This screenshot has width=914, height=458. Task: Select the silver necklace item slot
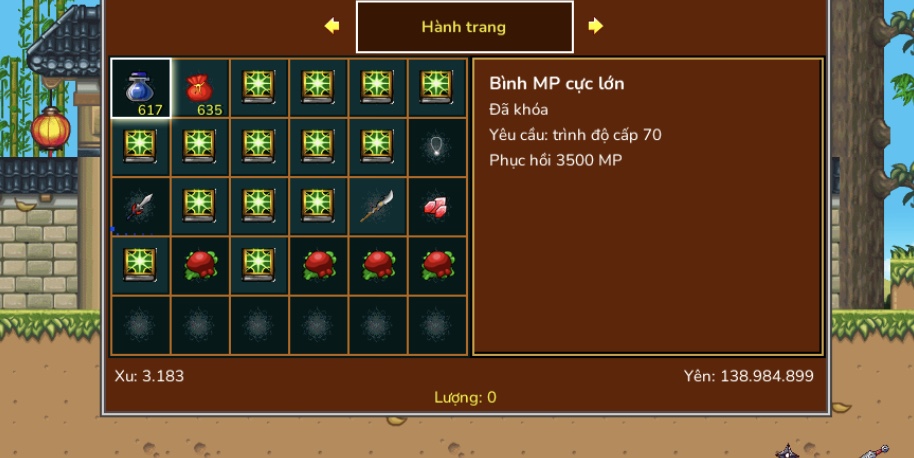[x=437, y=147]
